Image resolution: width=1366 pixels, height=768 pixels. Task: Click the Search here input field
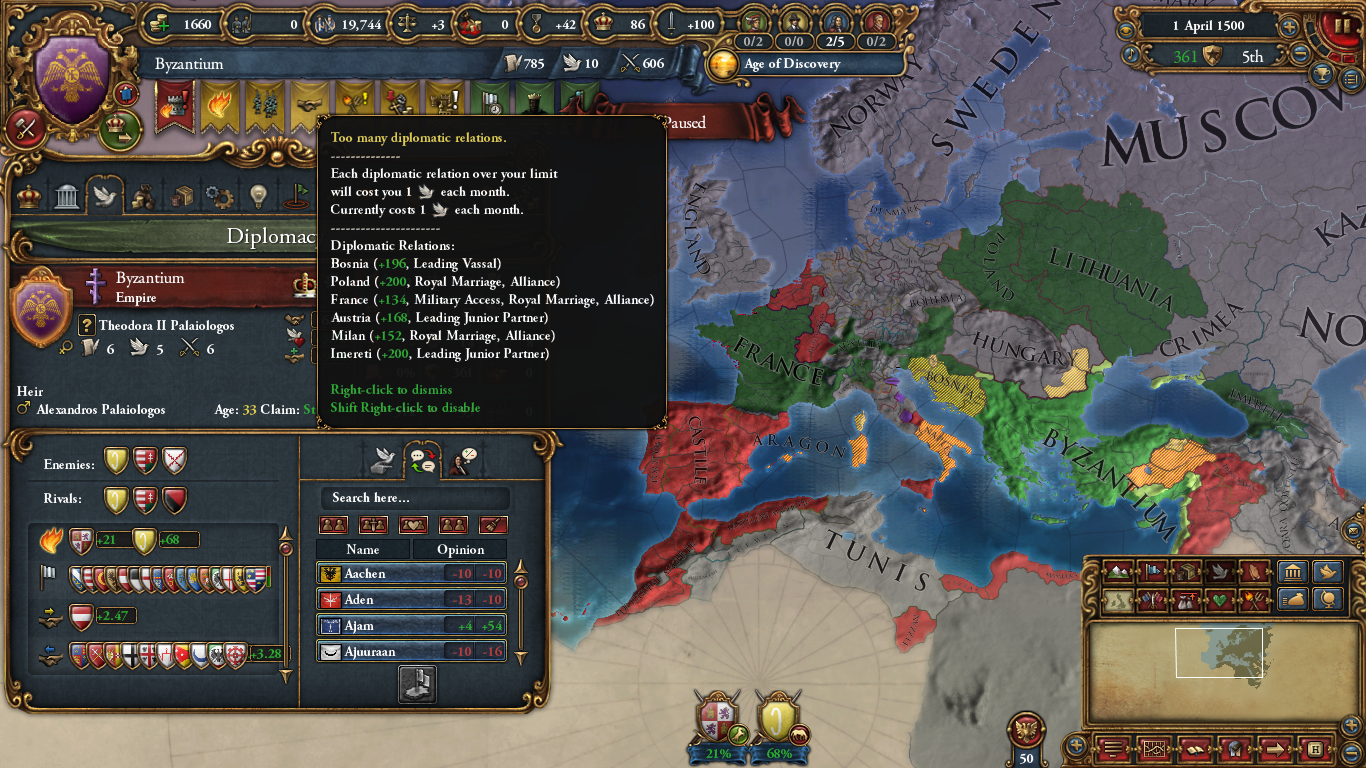point(415,497)
